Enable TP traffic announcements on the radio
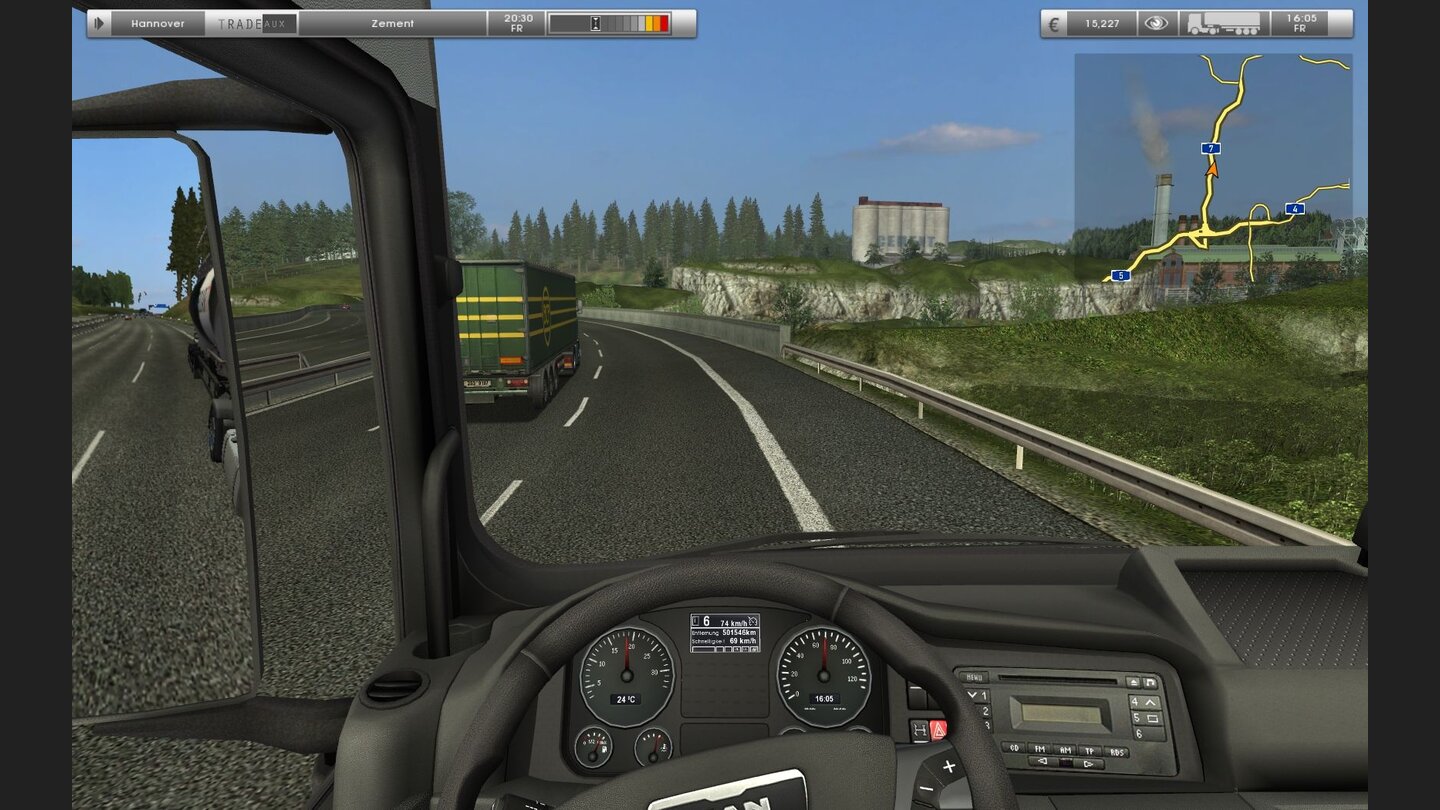This screenshot has height=810, width=1440. tap(1090, 750)
